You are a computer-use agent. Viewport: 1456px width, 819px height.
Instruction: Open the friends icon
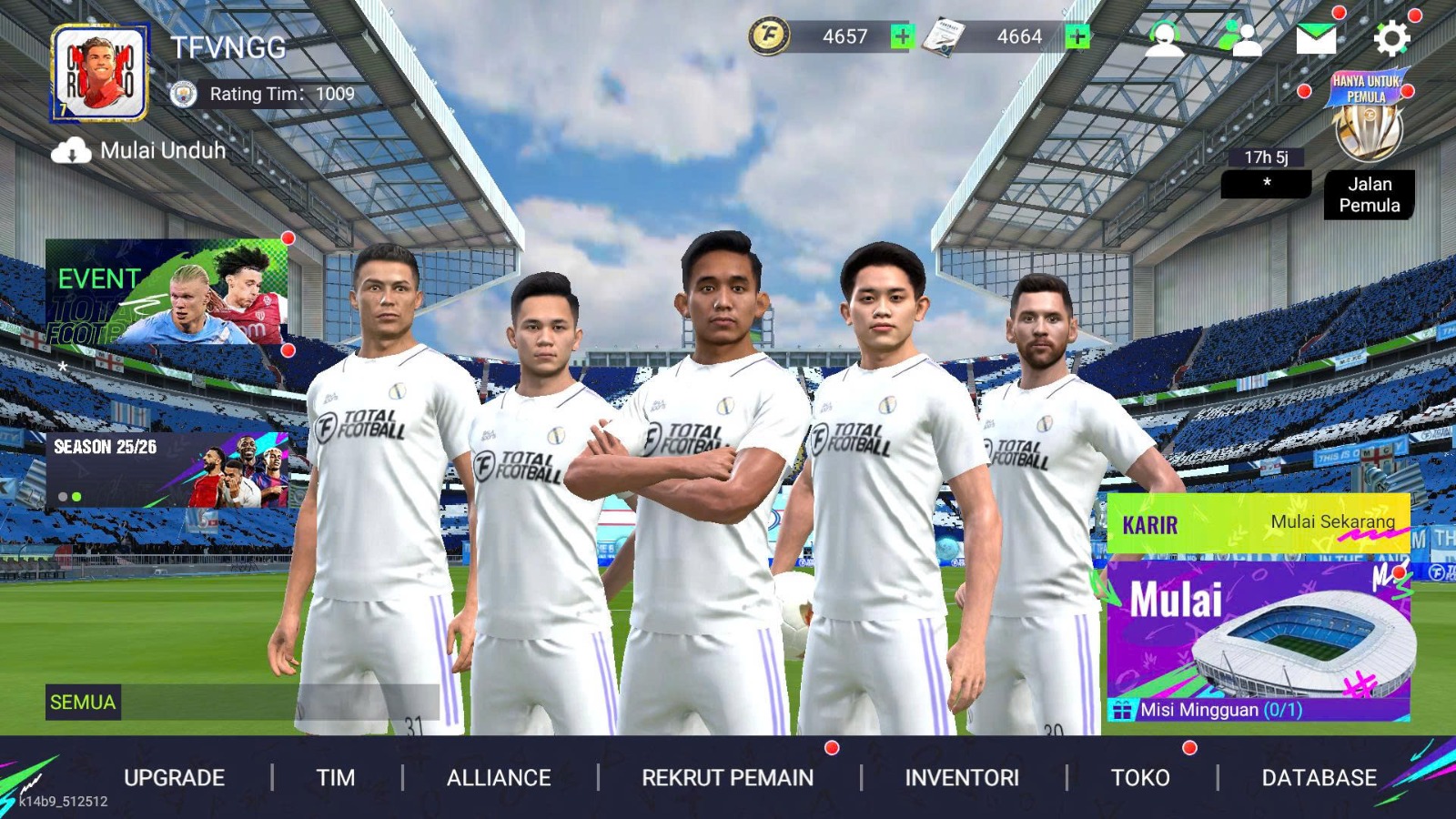coord(1242,39)
